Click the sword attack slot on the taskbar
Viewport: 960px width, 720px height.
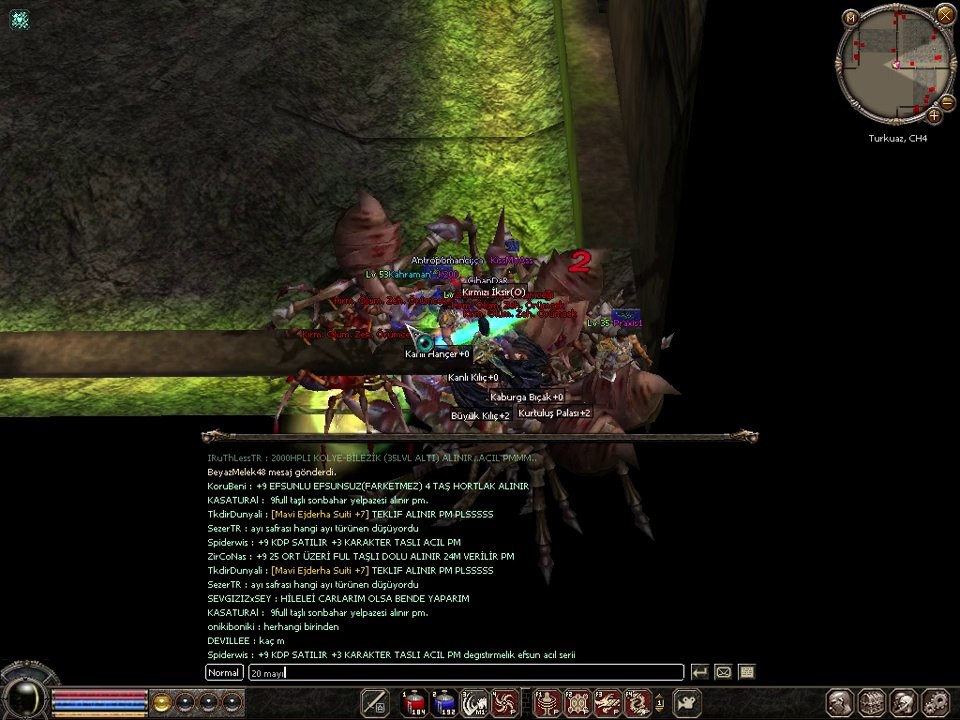click(374, 703)
